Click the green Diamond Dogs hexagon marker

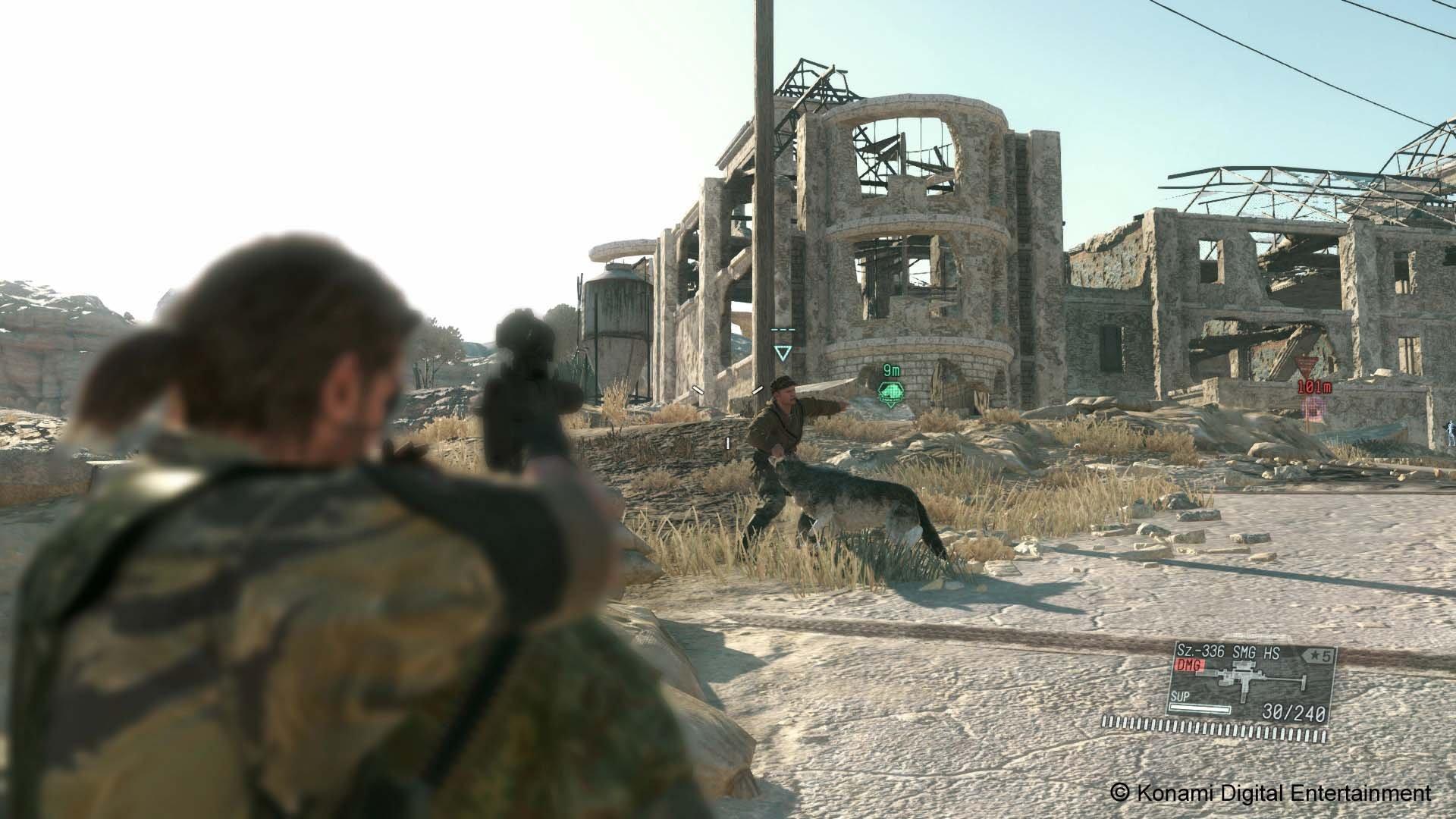pyautogui.click(x=890, y=393)
